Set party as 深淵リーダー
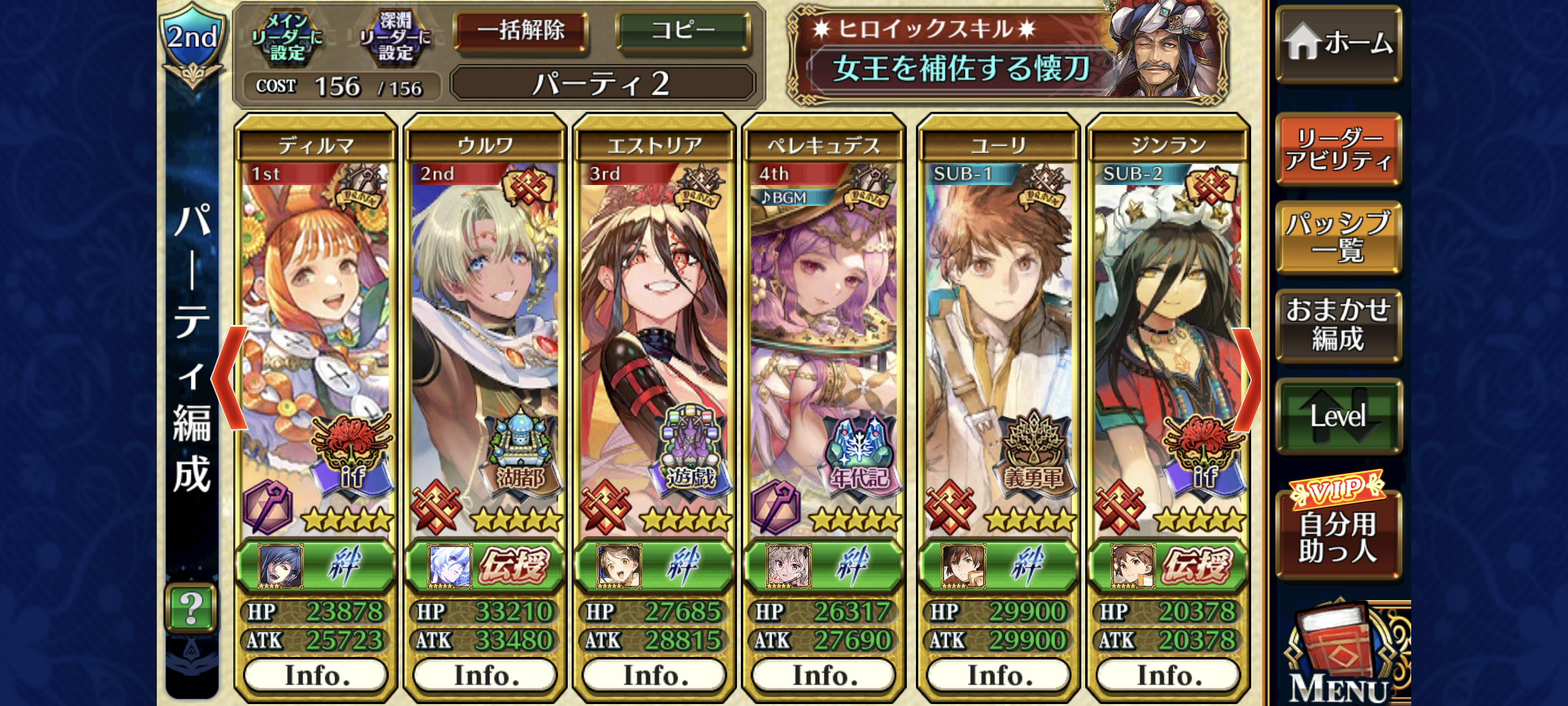Screen dimensions: 1568x706 (395, 38)
